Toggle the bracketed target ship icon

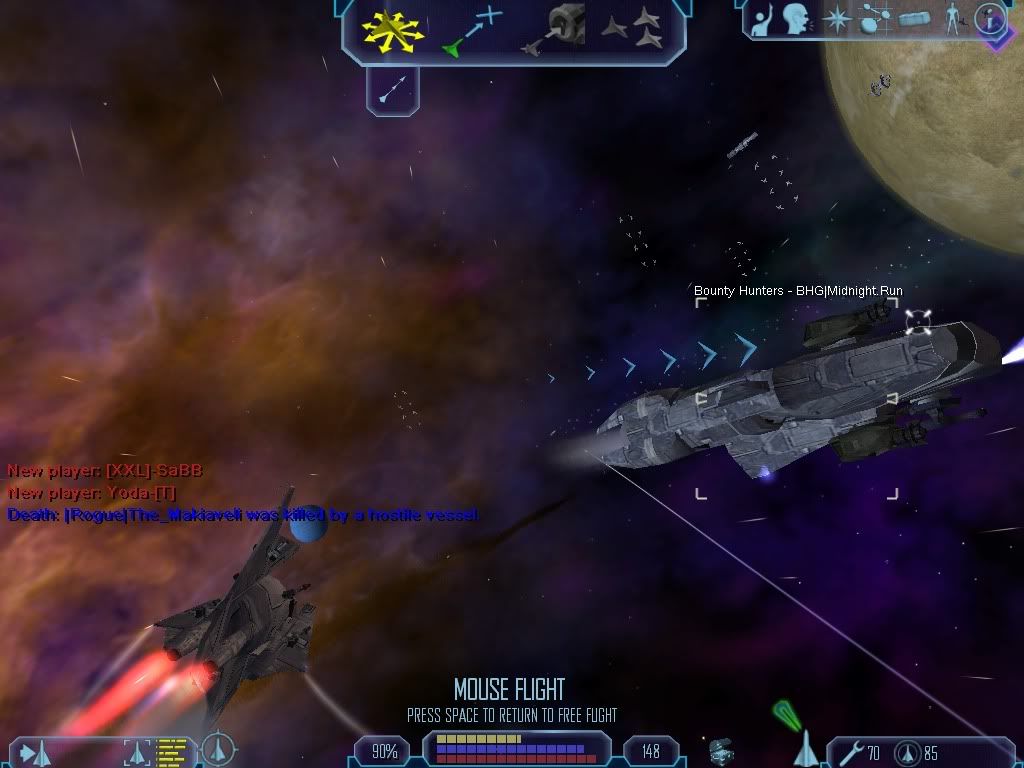point(138,751)
